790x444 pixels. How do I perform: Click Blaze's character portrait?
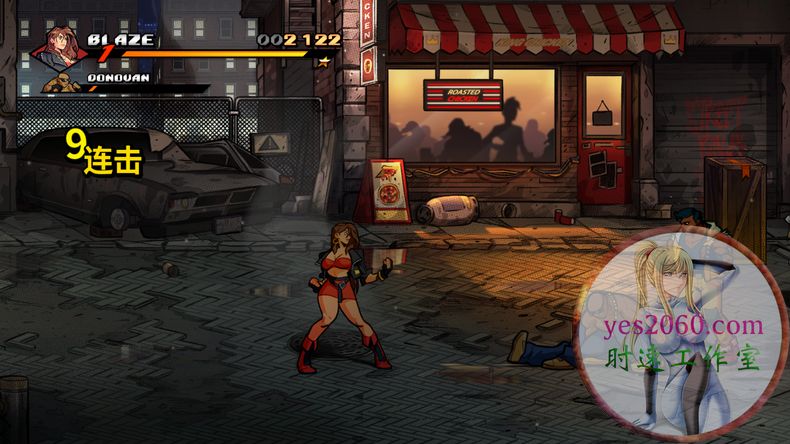tap(59, 47)
